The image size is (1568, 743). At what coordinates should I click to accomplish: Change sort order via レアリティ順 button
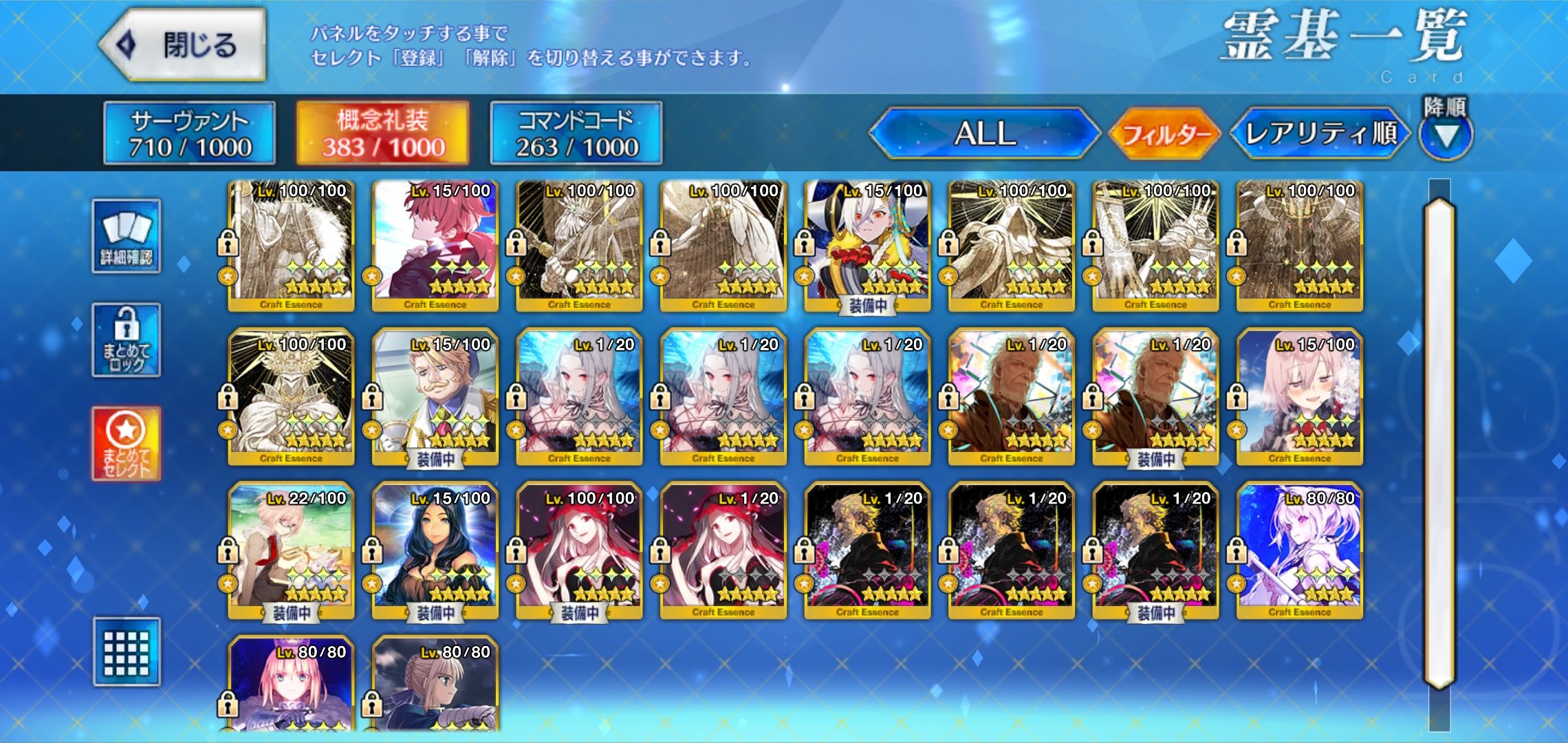[x=1320, y=133]
